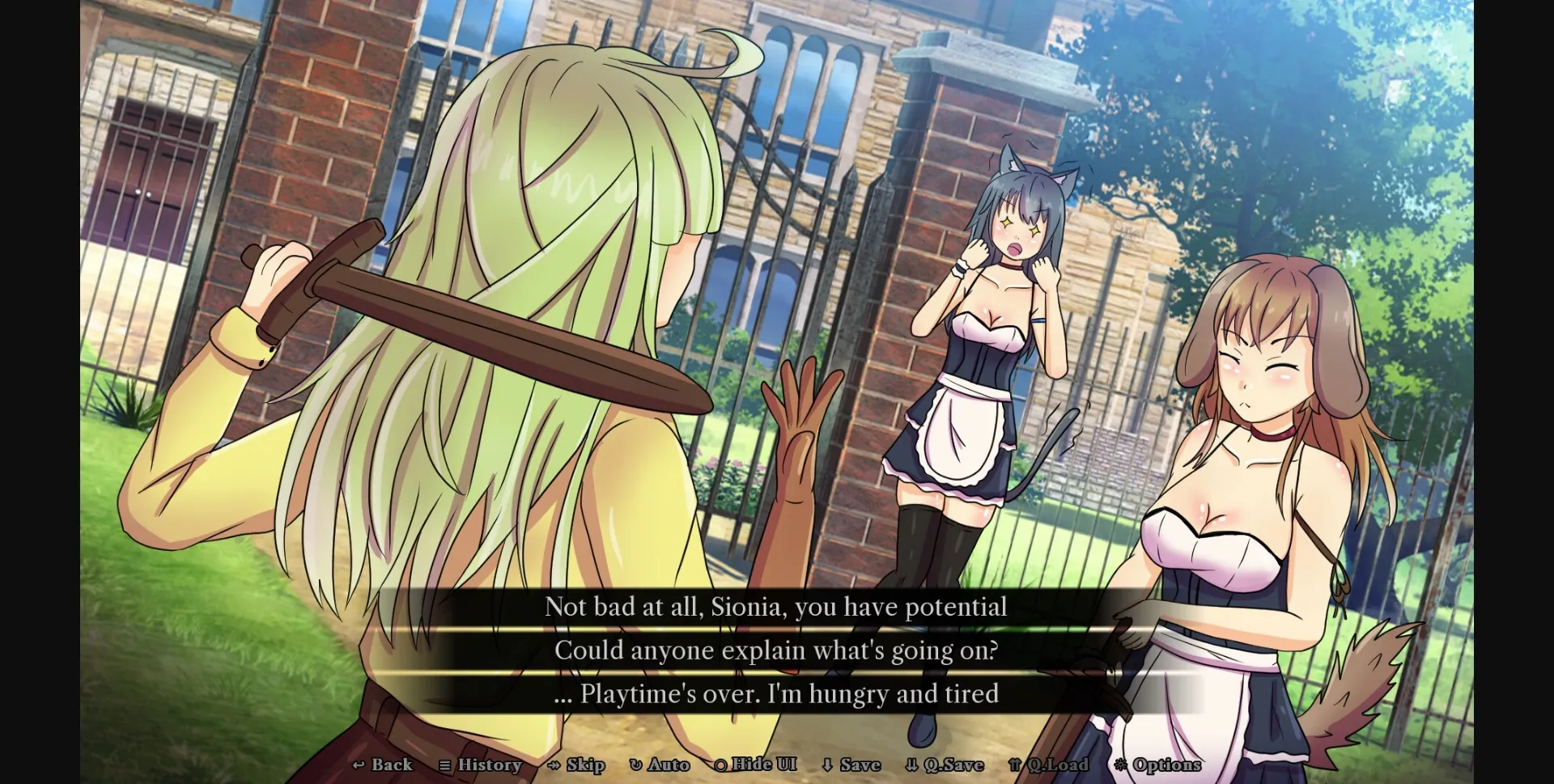Click the Options star icon
Image resolution: width=1554 pixels, height=784 pixels.
tap(1121, 765)
